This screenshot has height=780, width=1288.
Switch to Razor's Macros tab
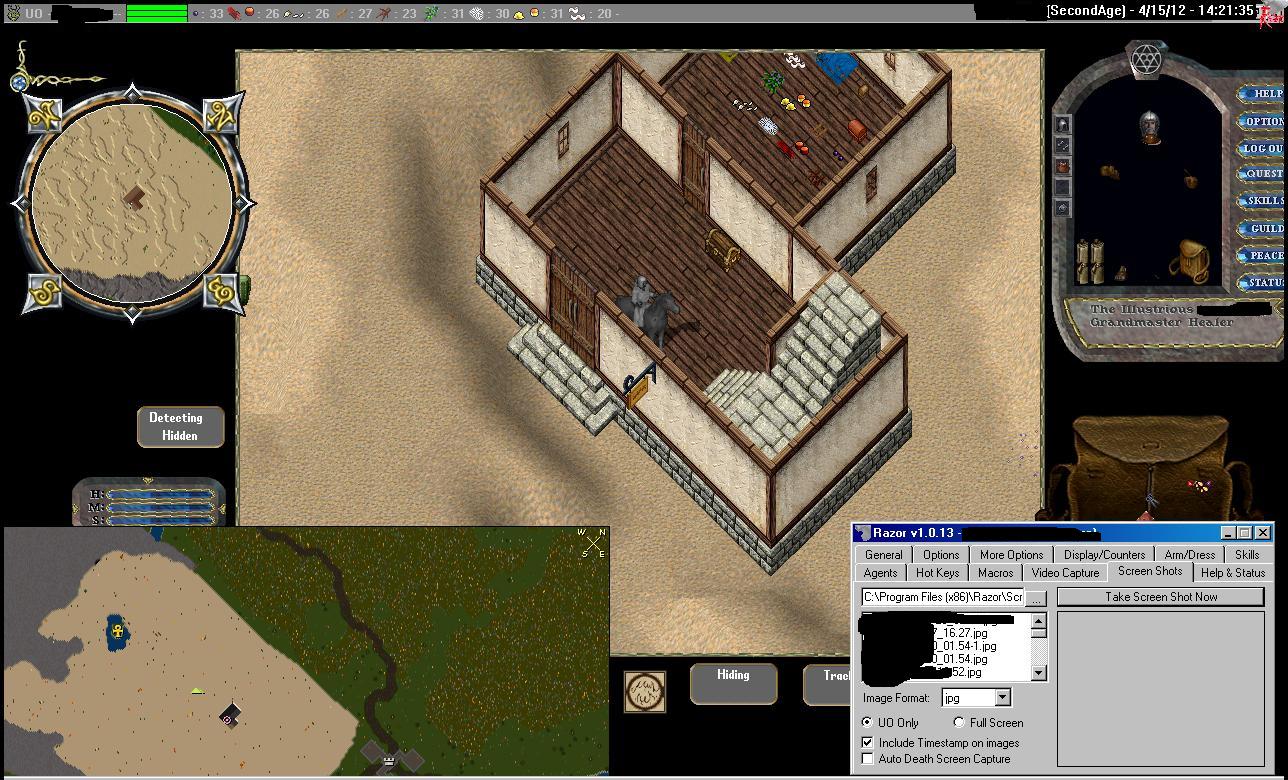pyautogui.click(x=995, y=573)
